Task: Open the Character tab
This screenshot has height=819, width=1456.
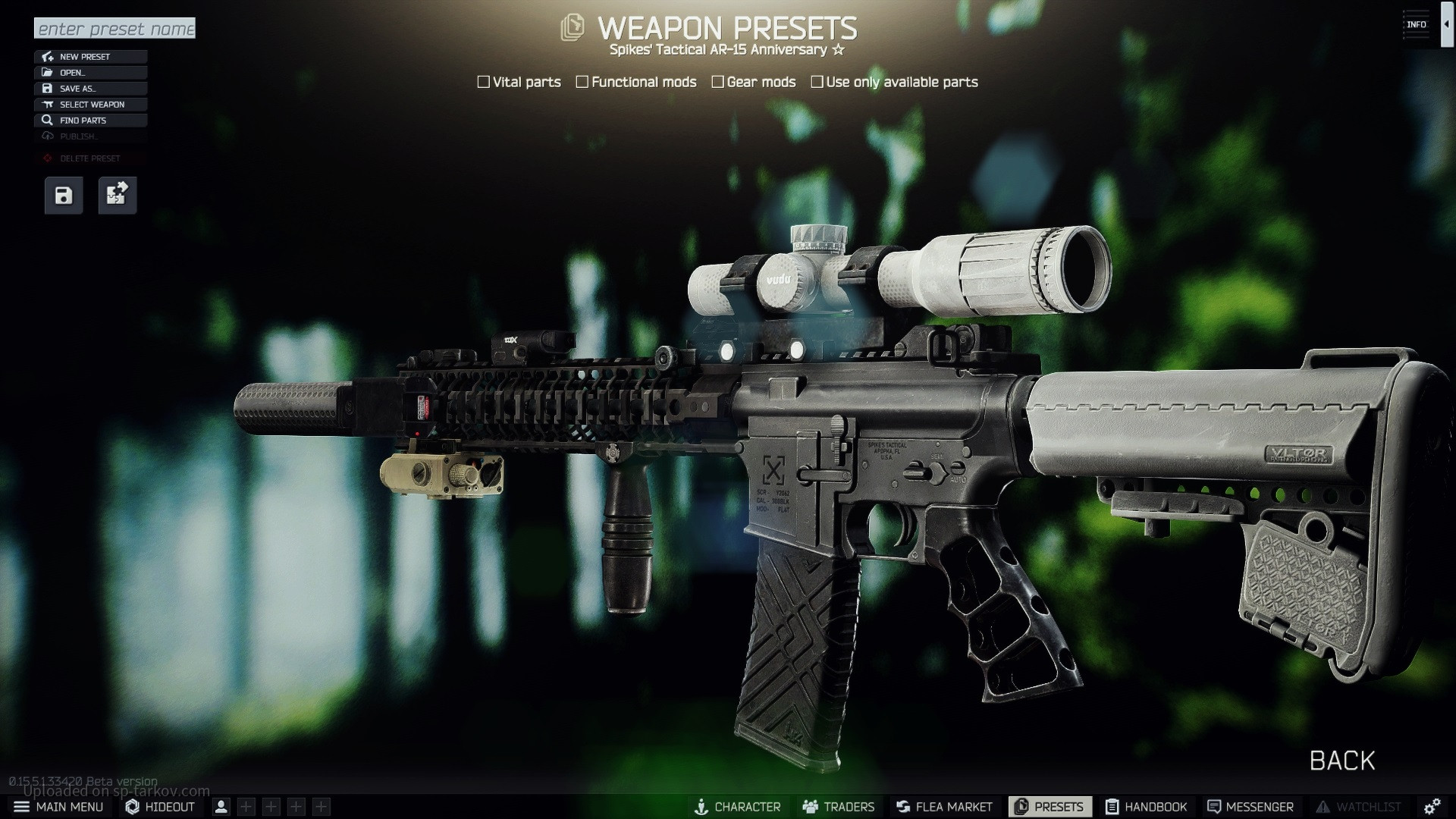Action: point(737,807)
